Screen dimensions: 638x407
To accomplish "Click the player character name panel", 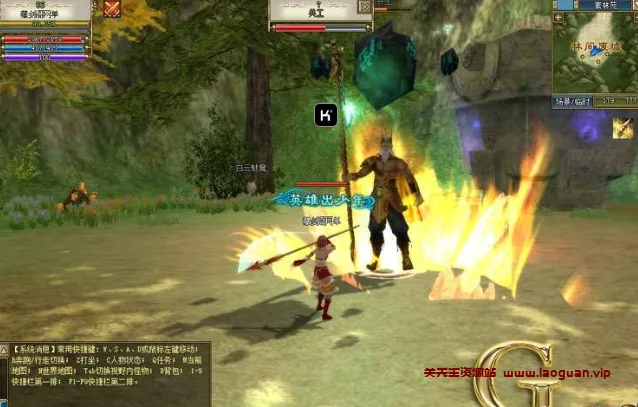I will [45, 14].
